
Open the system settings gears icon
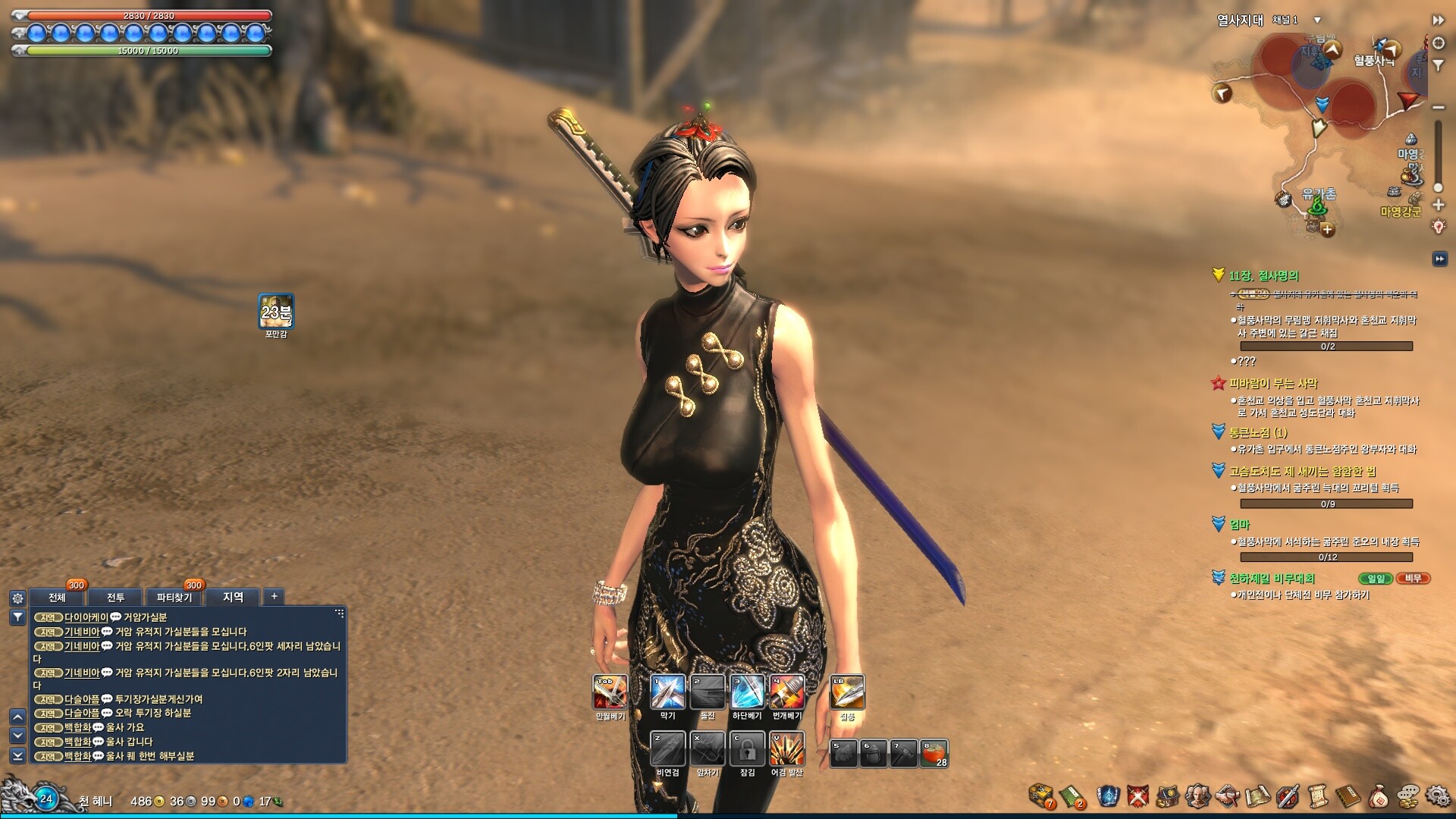coord(1438,796)
